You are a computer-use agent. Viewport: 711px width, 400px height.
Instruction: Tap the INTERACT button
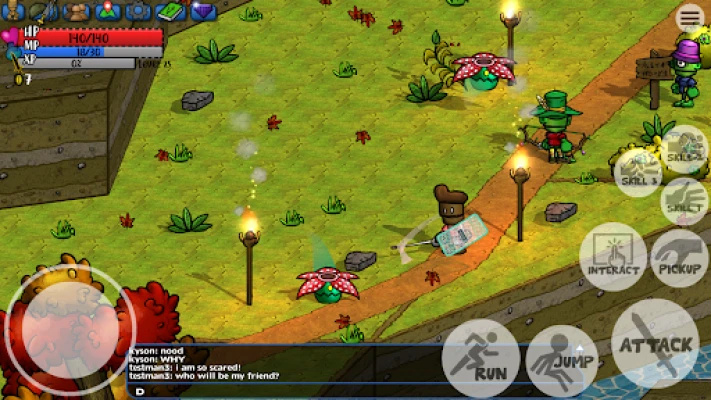[x=612, y=258]
